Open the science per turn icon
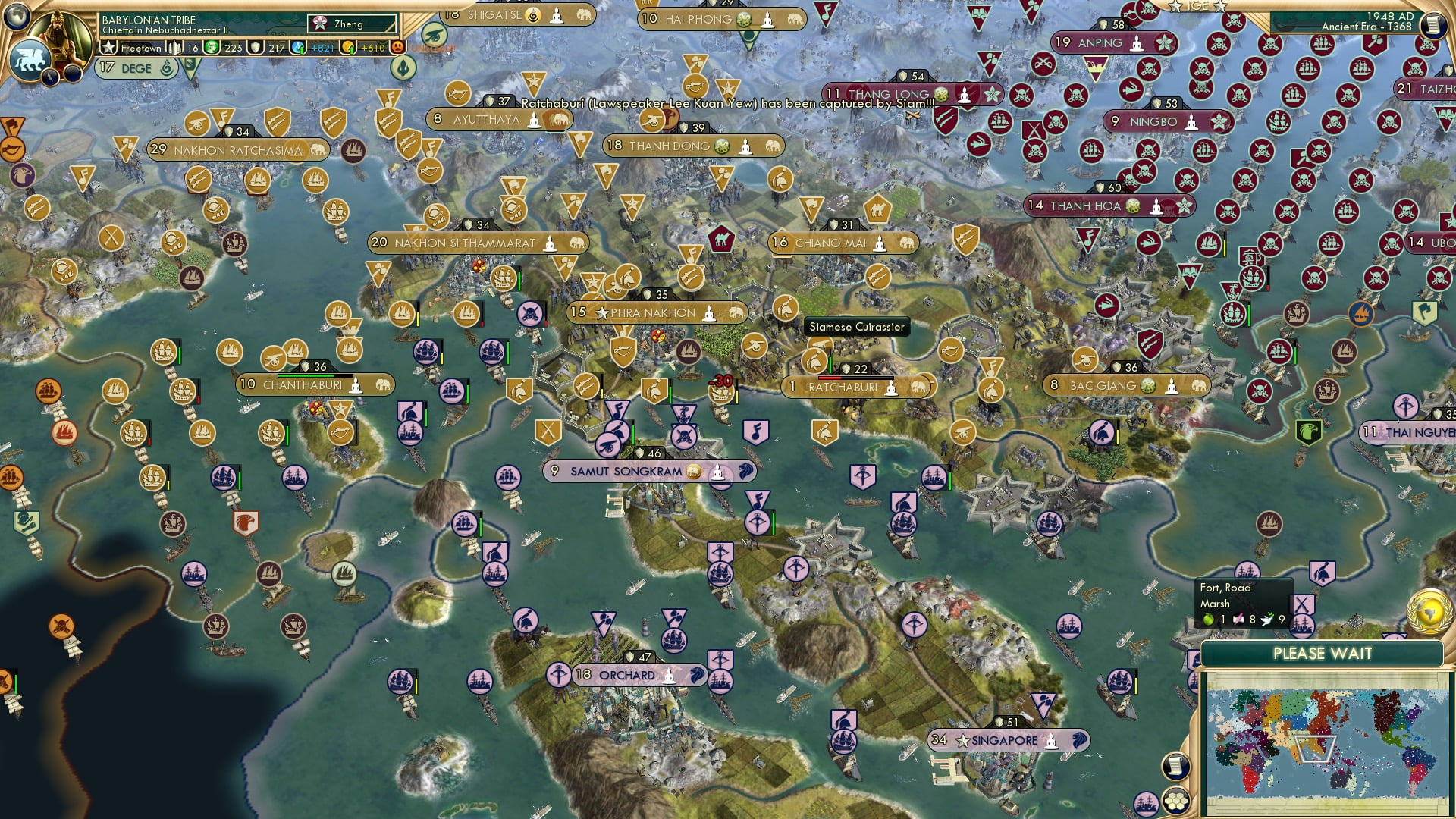Viewport: 1456px width, 819px height. coord(299,48)
